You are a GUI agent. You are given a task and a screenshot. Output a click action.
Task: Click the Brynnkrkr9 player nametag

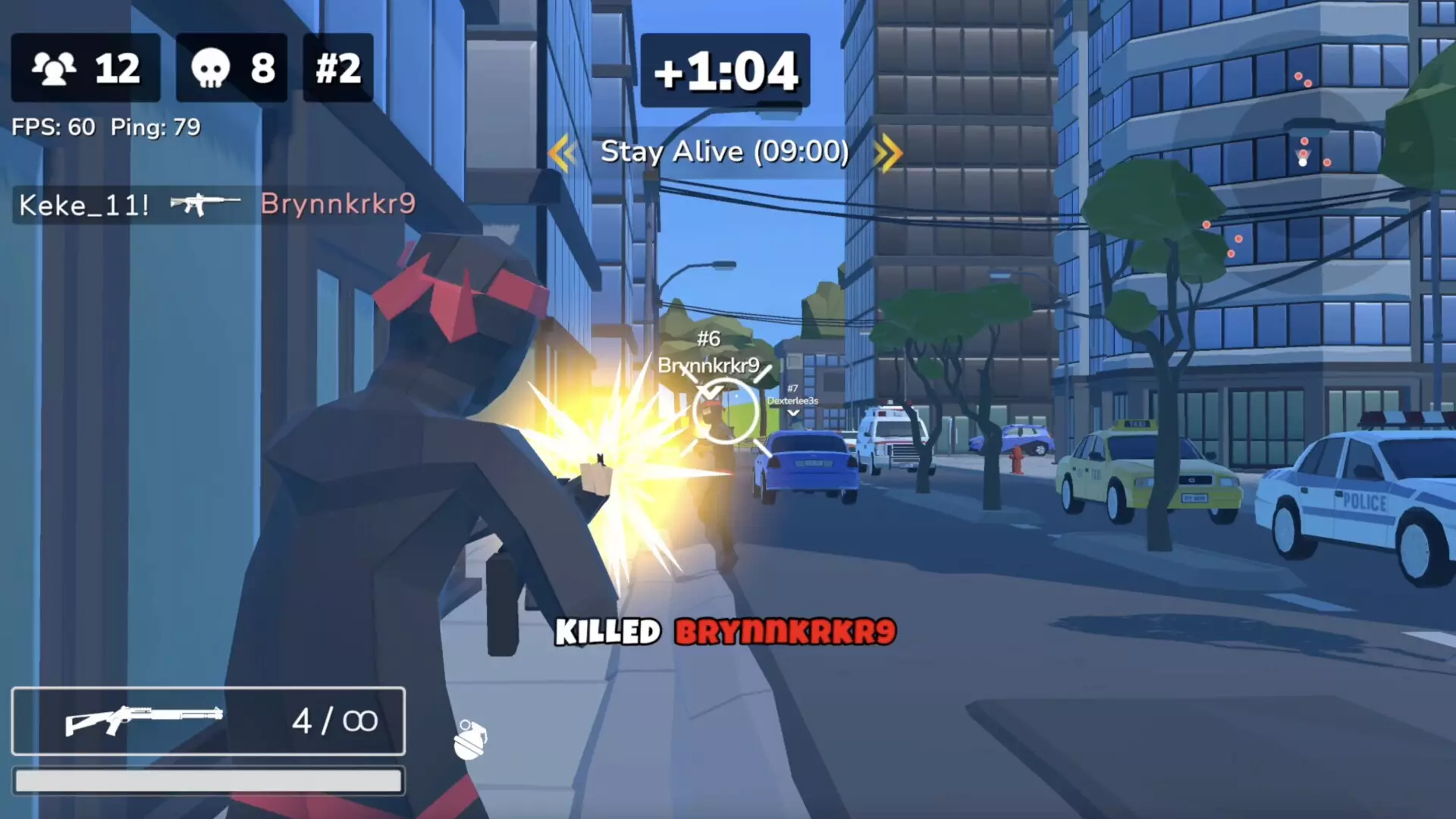[x=708, y=366]
